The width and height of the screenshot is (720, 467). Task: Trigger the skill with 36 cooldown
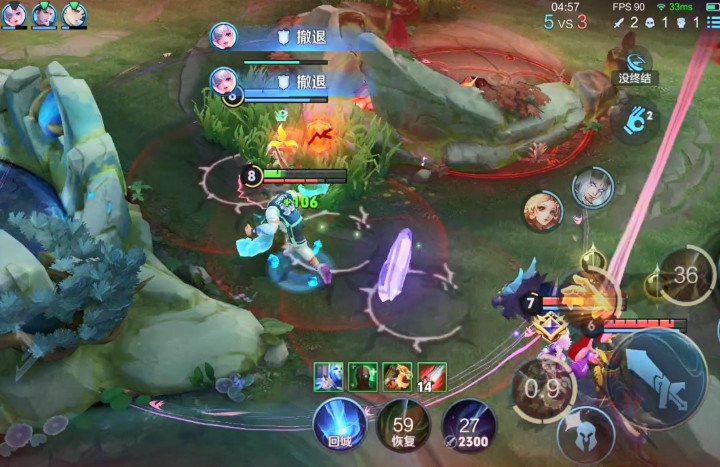[686, 275]
